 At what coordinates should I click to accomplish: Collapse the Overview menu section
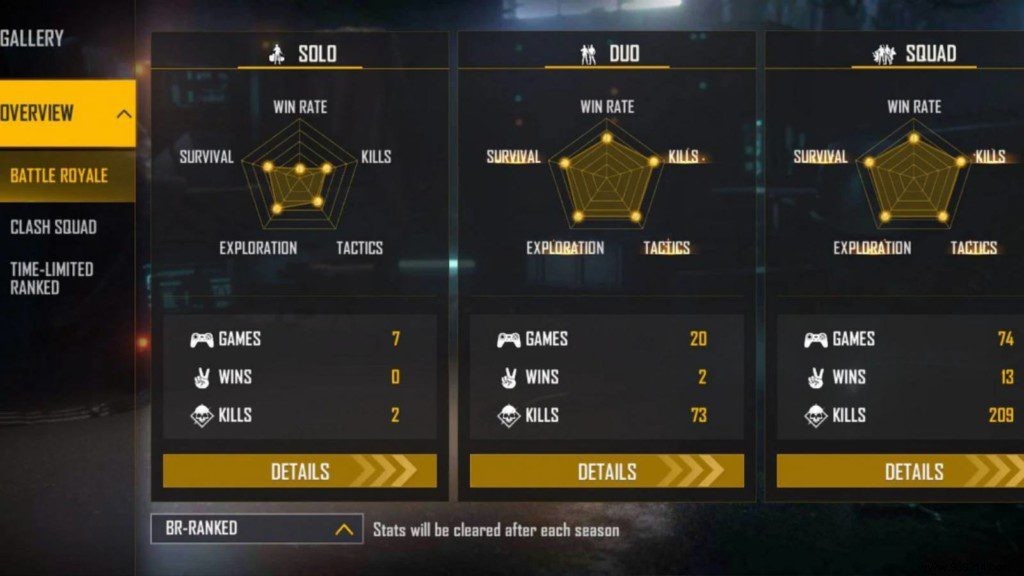coord(123,113)
